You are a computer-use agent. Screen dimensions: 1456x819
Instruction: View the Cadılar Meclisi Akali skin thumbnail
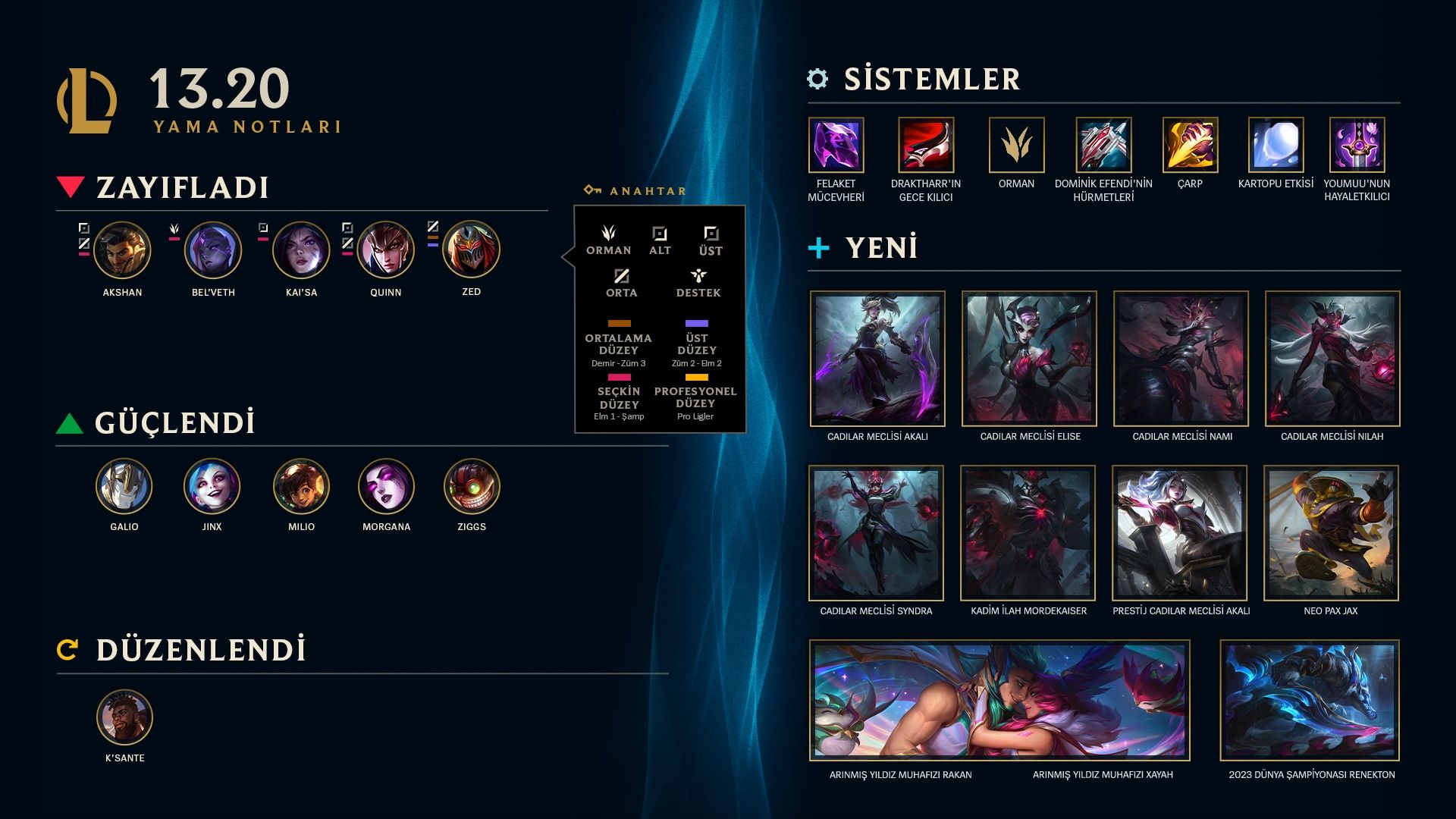pyautogui.click(x=877, y=359)
